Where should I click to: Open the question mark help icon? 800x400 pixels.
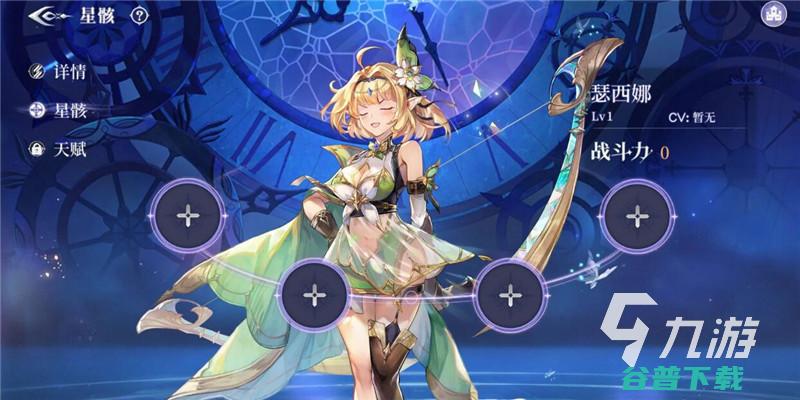click(139, 15)
